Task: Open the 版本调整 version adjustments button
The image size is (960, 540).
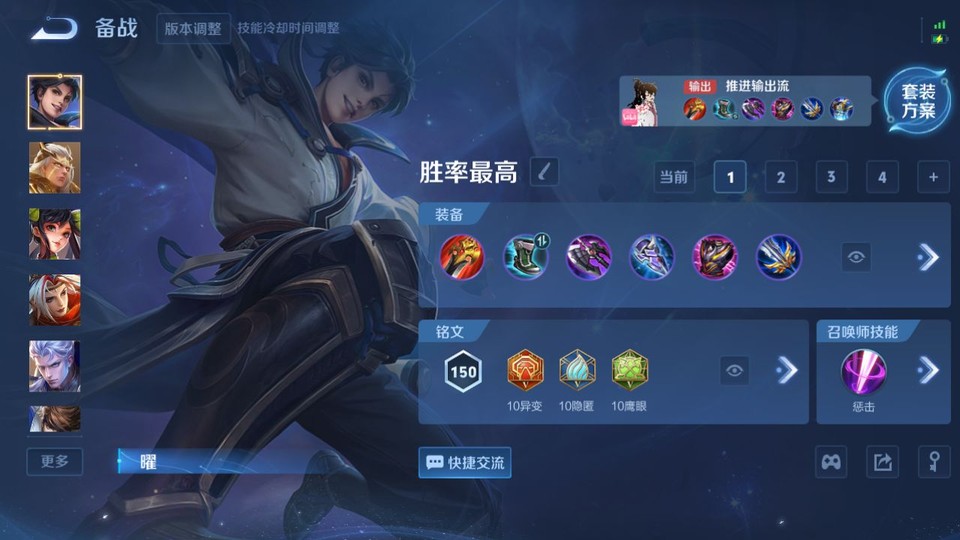Action: 194,28
